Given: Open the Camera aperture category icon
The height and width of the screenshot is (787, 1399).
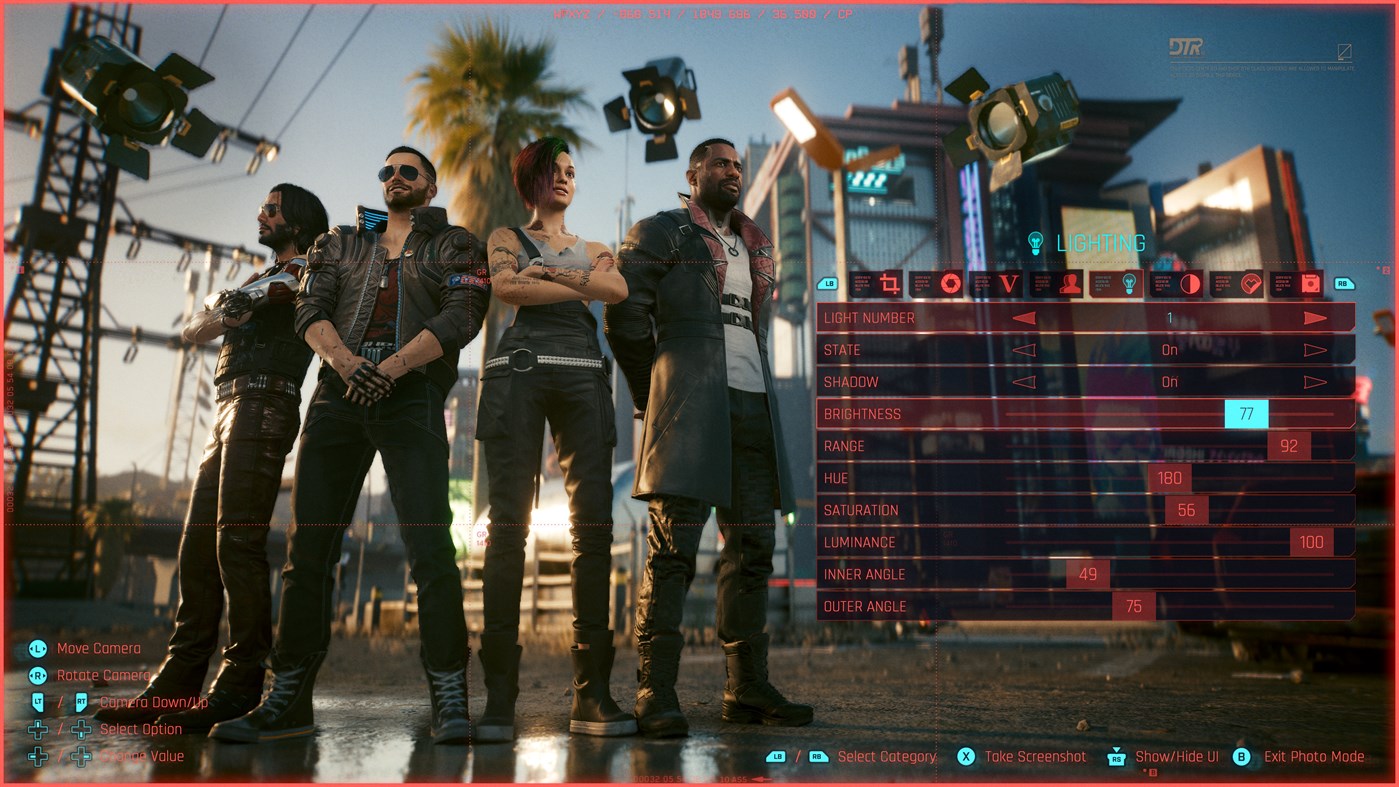Looking at the screenshot, I should pyautogui.click(x=950, y=283).
